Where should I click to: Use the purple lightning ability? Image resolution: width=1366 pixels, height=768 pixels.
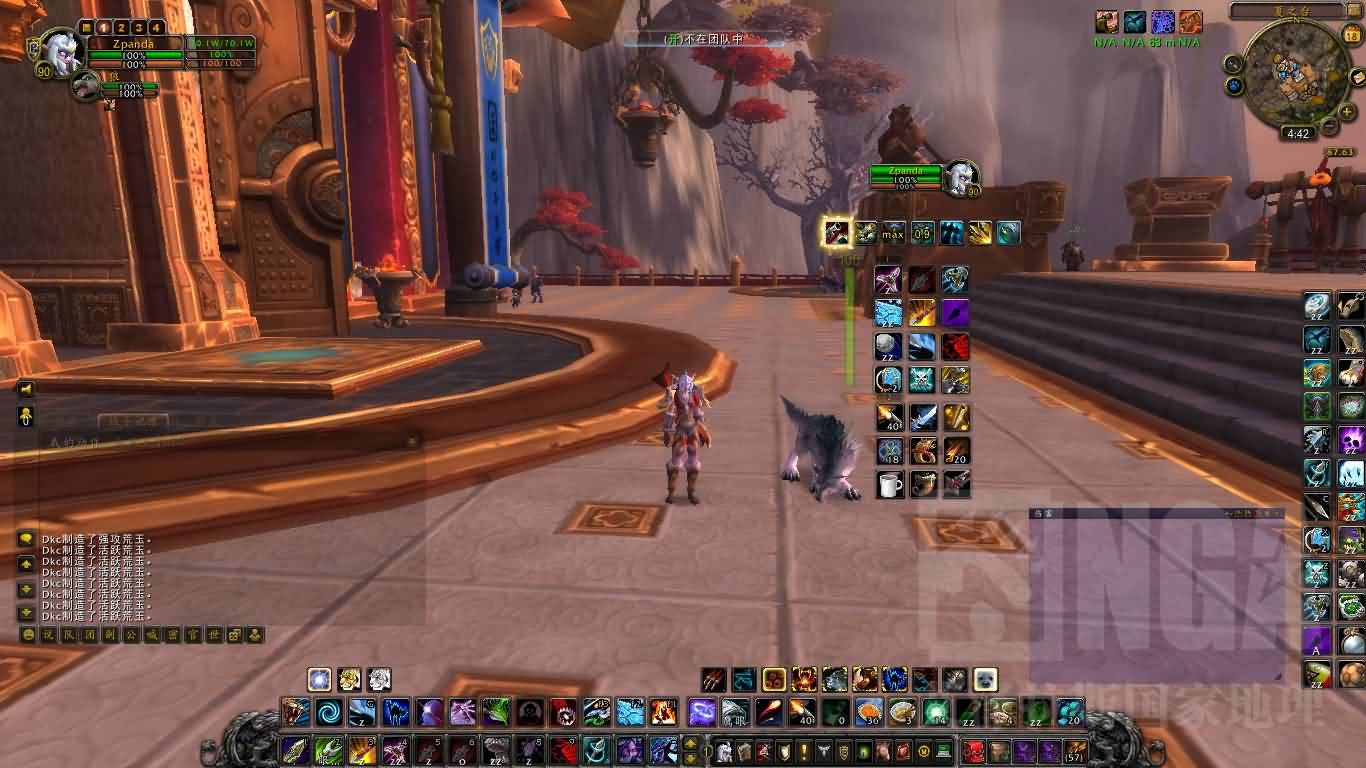pos(700,712)
